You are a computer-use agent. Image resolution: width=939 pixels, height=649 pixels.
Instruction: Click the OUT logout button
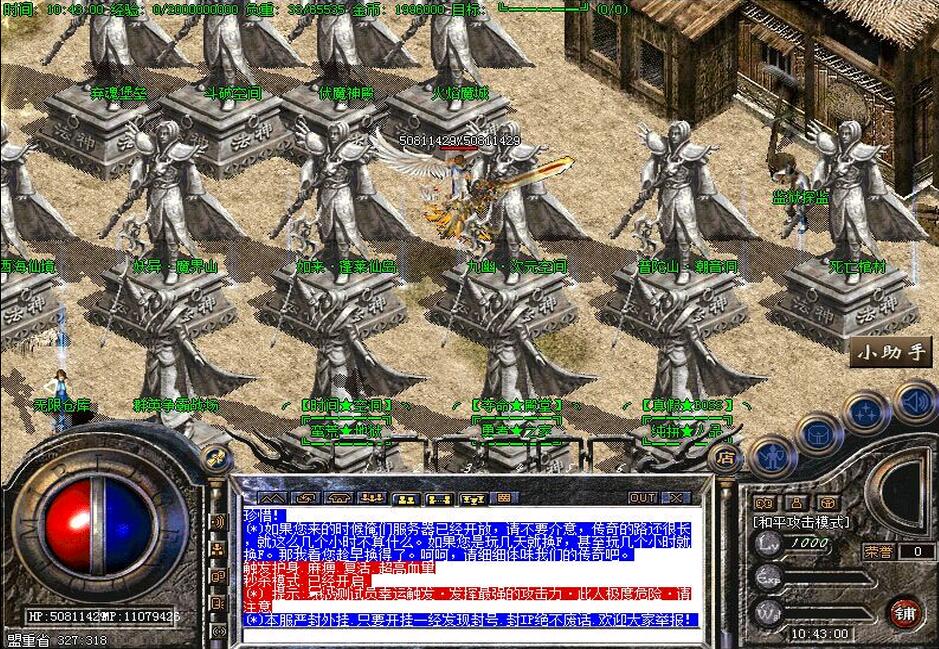[642, 497]
